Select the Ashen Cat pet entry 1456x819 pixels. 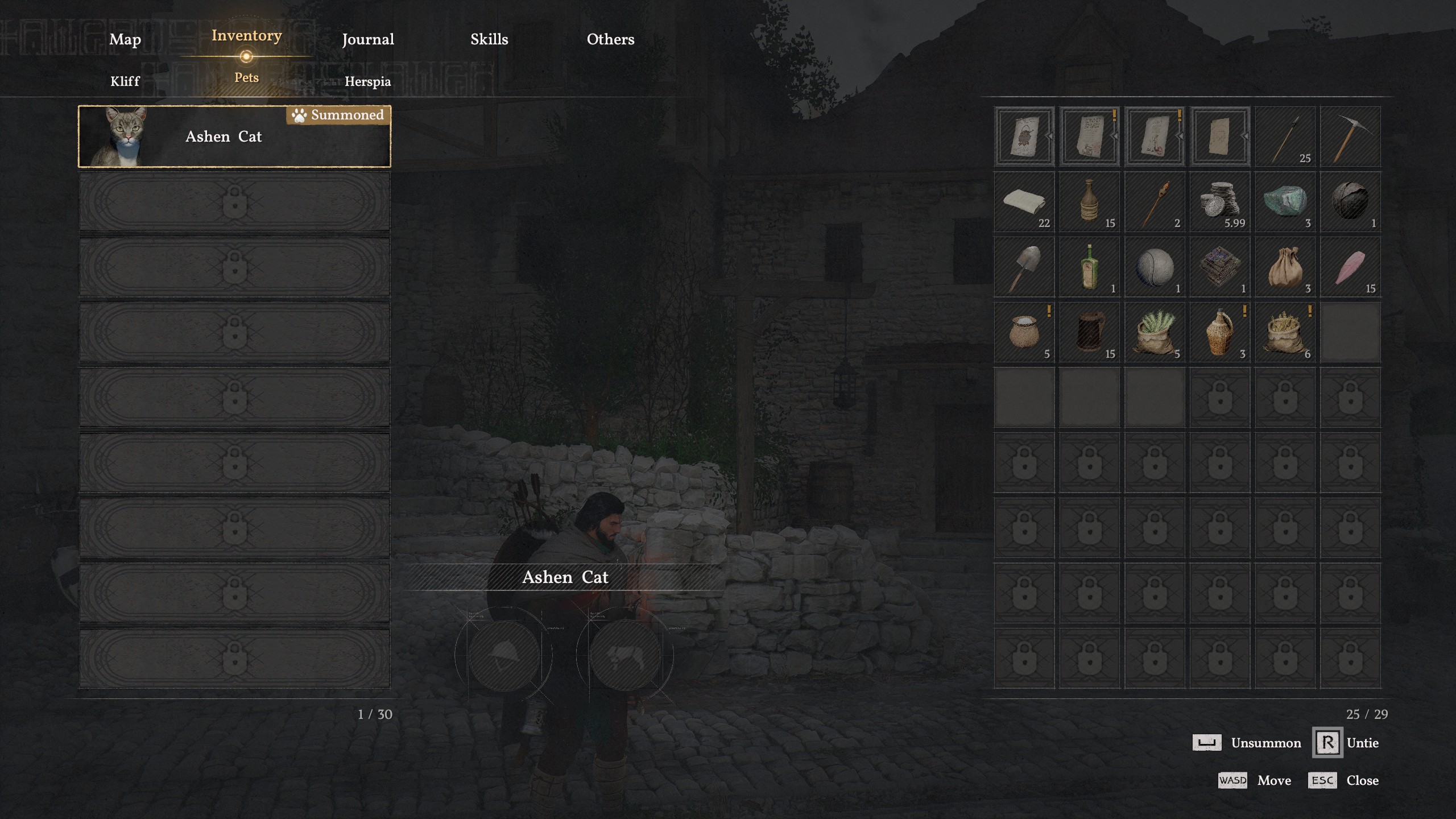coord(234,136)
